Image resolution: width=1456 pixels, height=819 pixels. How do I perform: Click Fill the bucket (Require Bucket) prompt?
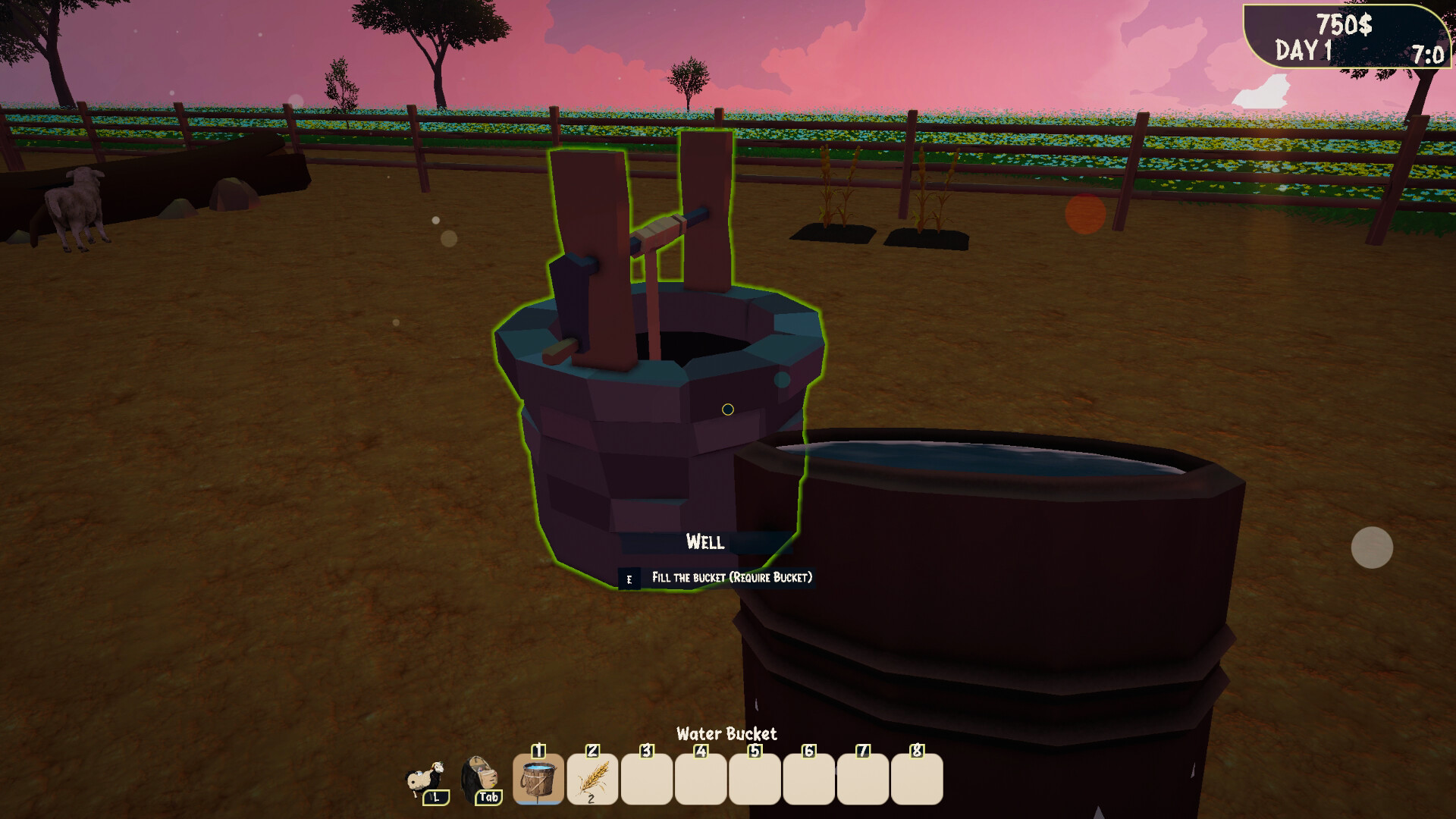(x=730, y=577)
